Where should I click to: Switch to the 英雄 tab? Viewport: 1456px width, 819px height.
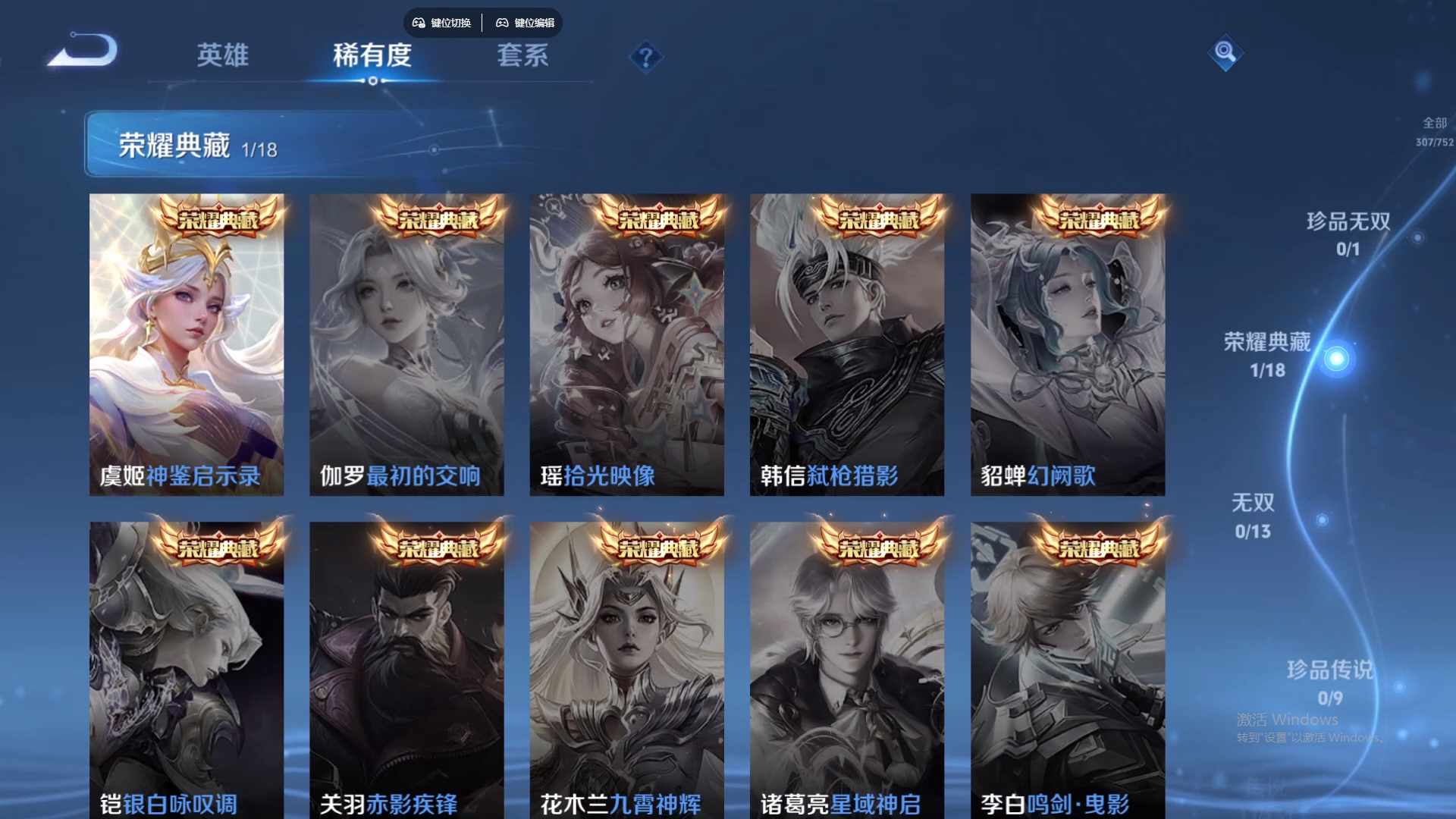[224, 56]
